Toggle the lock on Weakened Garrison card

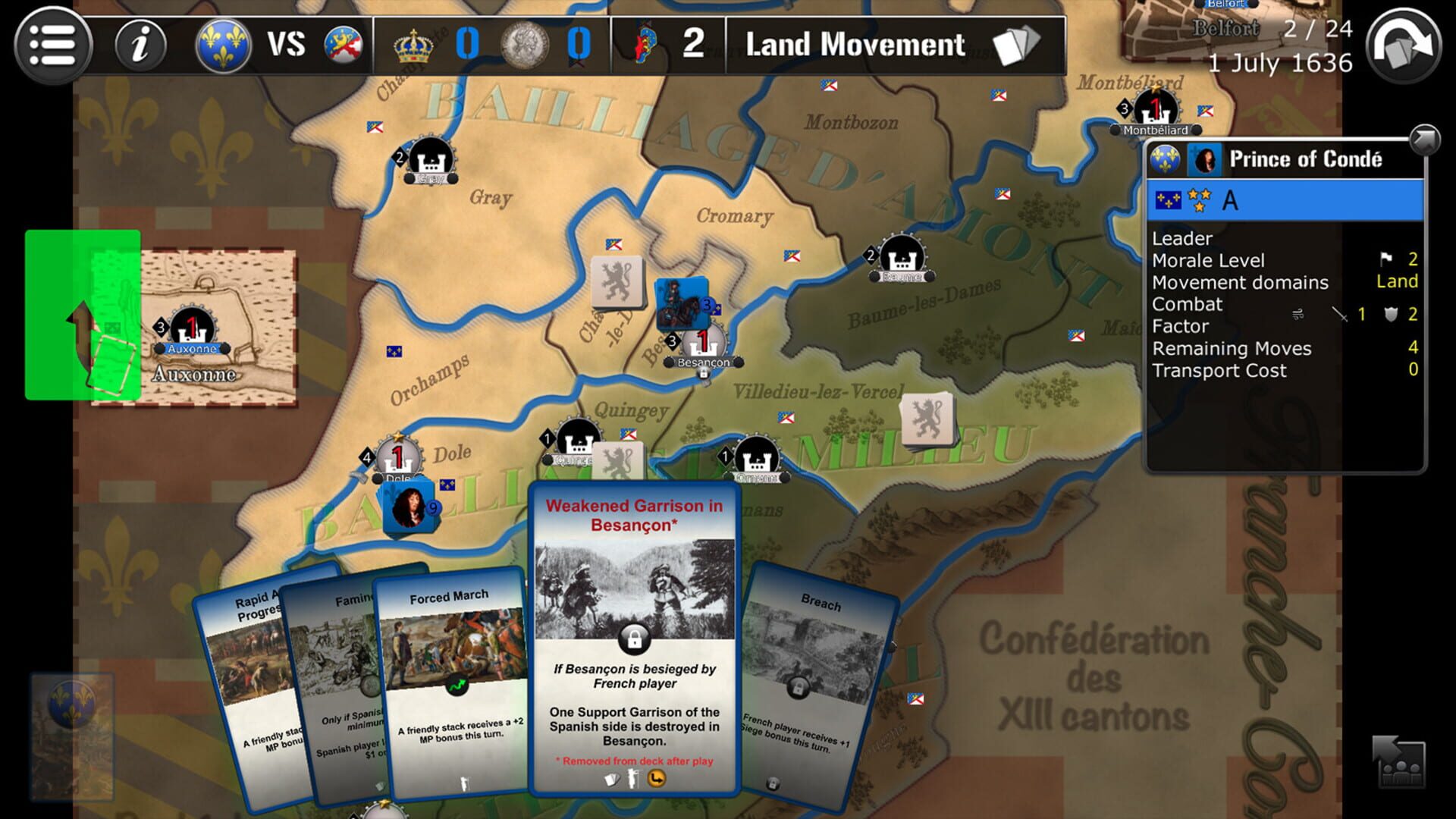(x=635, y=639)
